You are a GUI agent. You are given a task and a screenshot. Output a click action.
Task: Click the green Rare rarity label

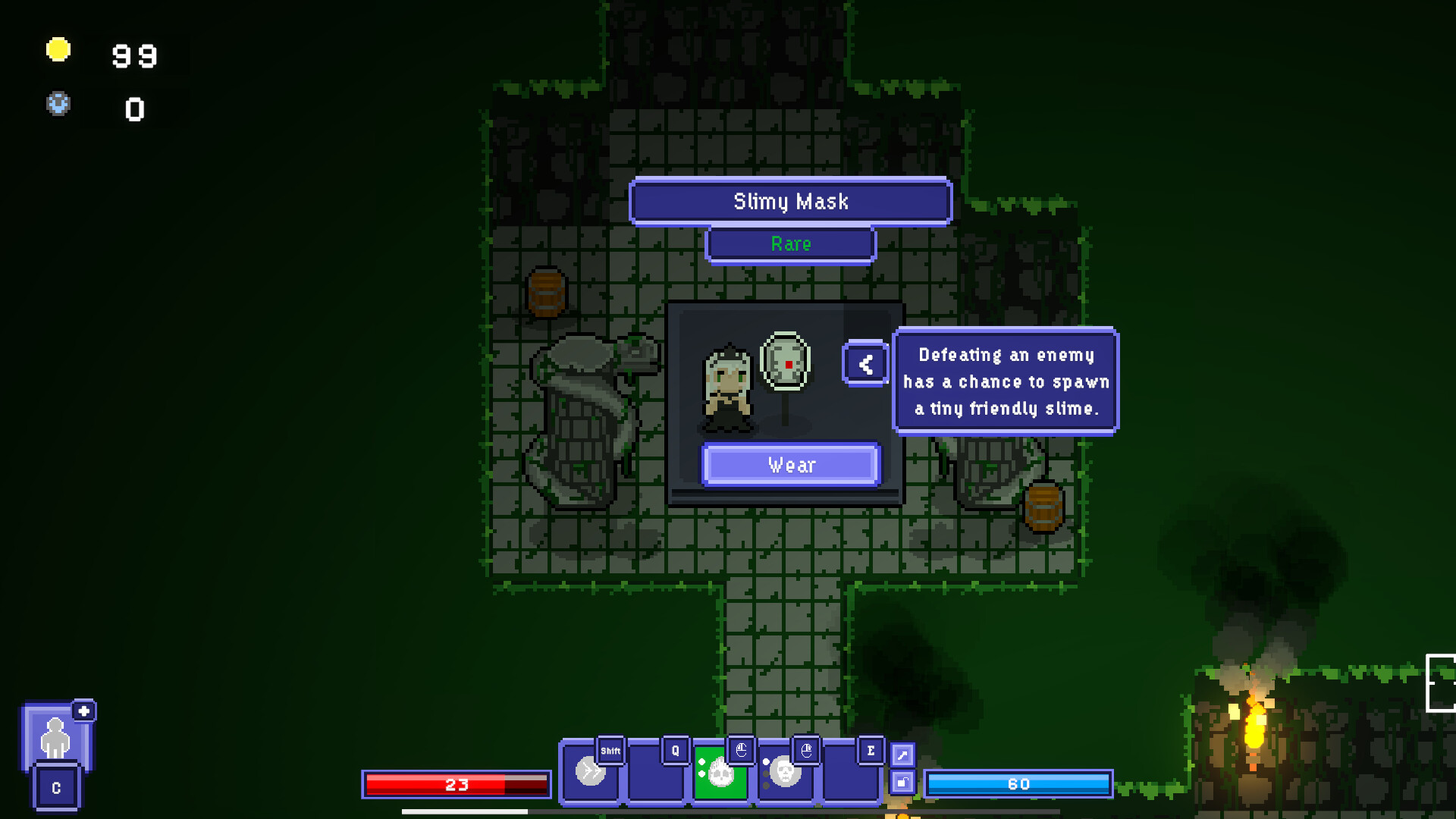pyautogui.click(x=791, y=244)
